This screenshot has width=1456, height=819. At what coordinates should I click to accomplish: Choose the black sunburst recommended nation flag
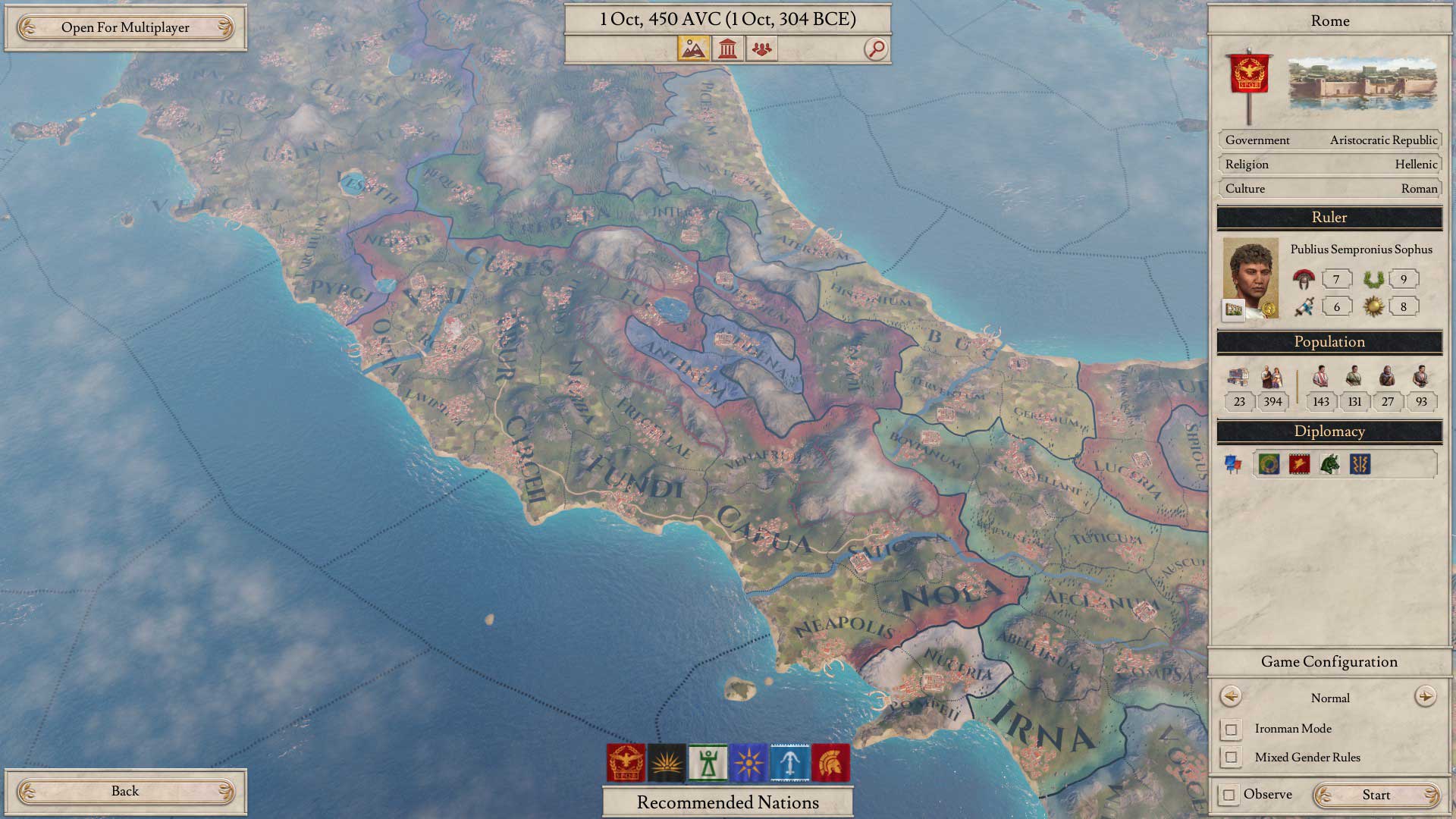click(667, 762)
